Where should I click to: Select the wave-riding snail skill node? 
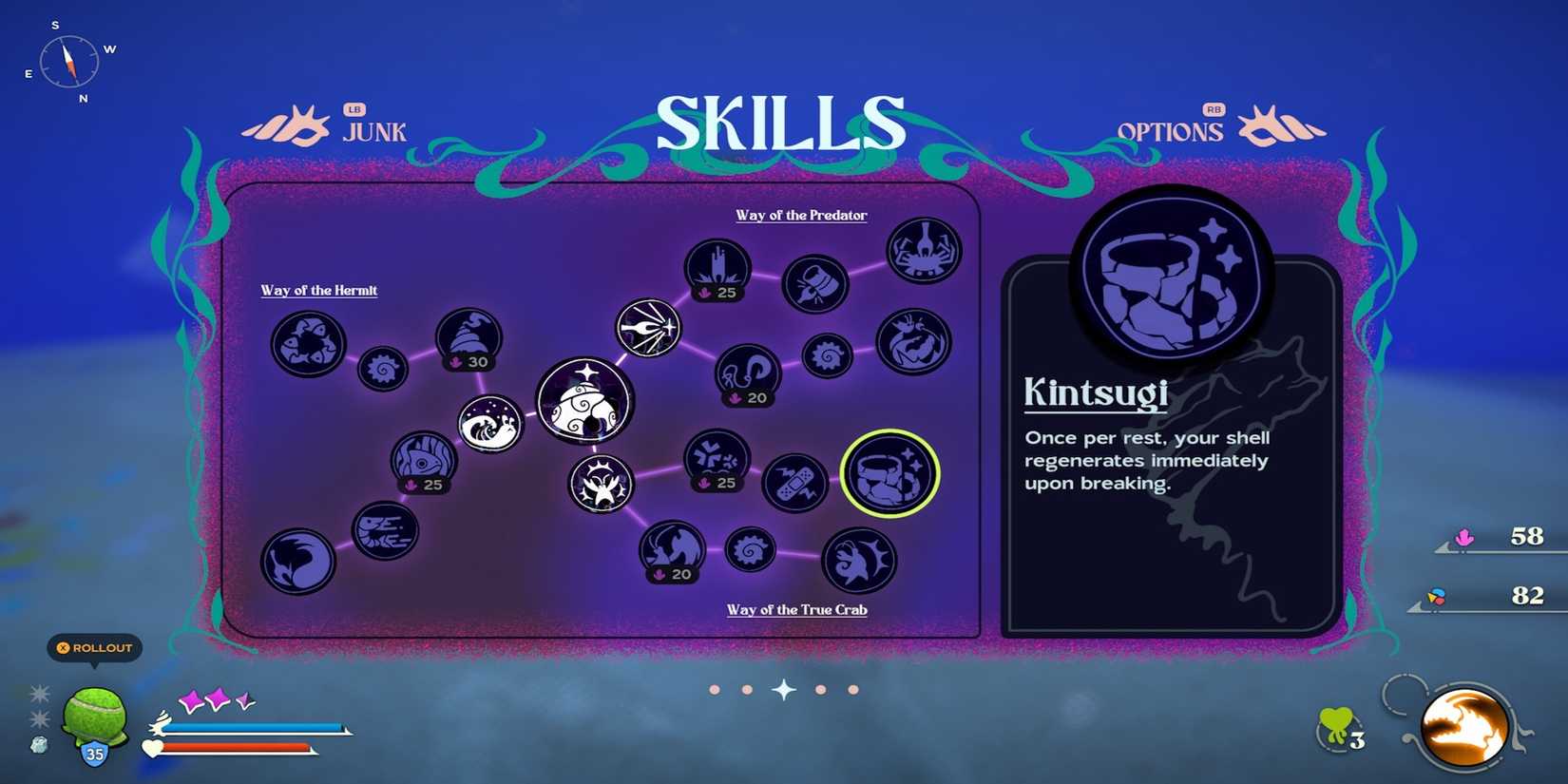pos(490,423)
